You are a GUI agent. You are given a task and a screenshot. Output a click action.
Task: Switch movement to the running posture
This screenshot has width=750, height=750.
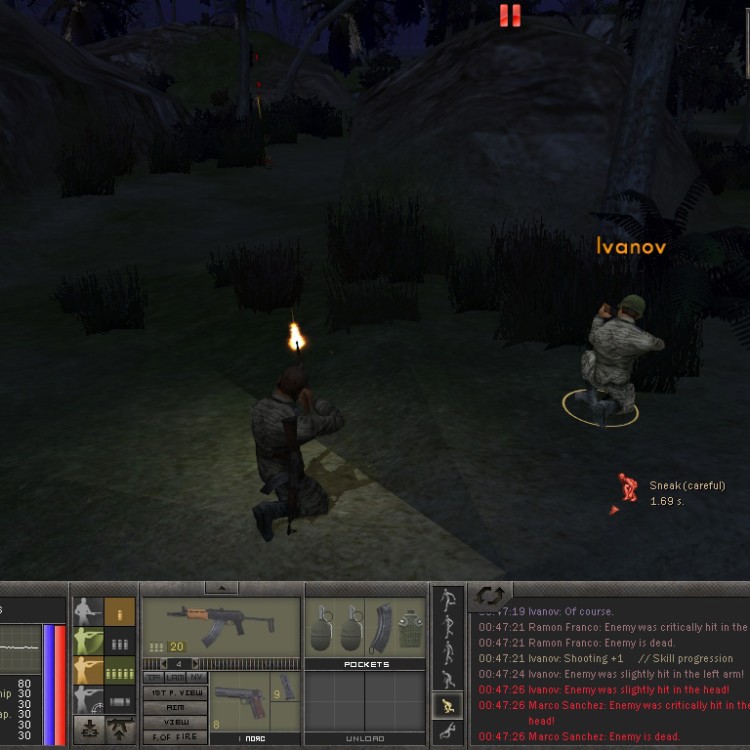click(447, 602)
